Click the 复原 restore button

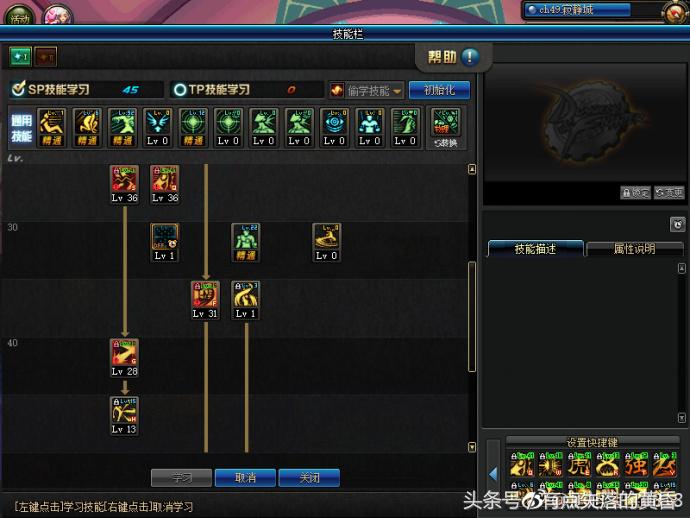(x=669, y=193)
